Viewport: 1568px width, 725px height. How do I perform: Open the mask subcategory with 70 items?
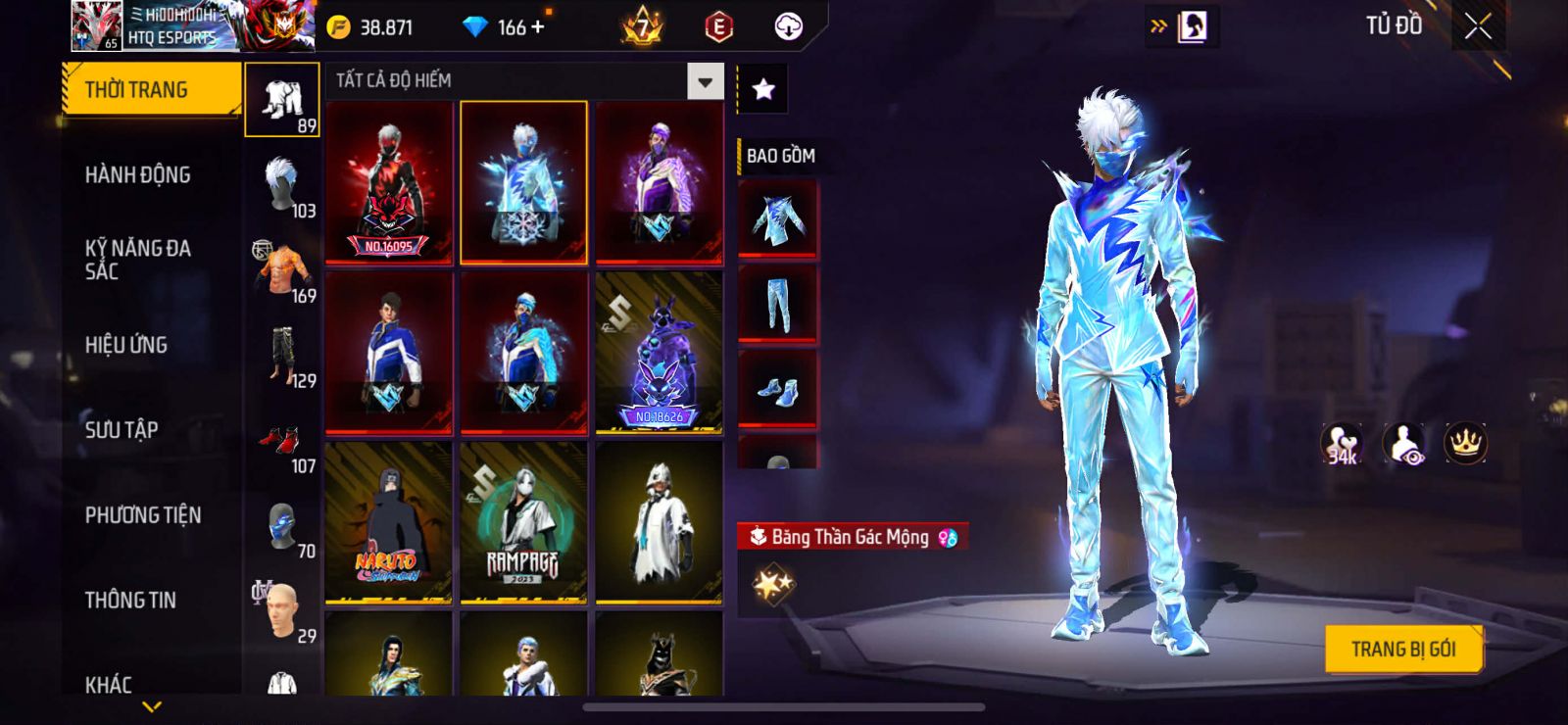[282, 528]
